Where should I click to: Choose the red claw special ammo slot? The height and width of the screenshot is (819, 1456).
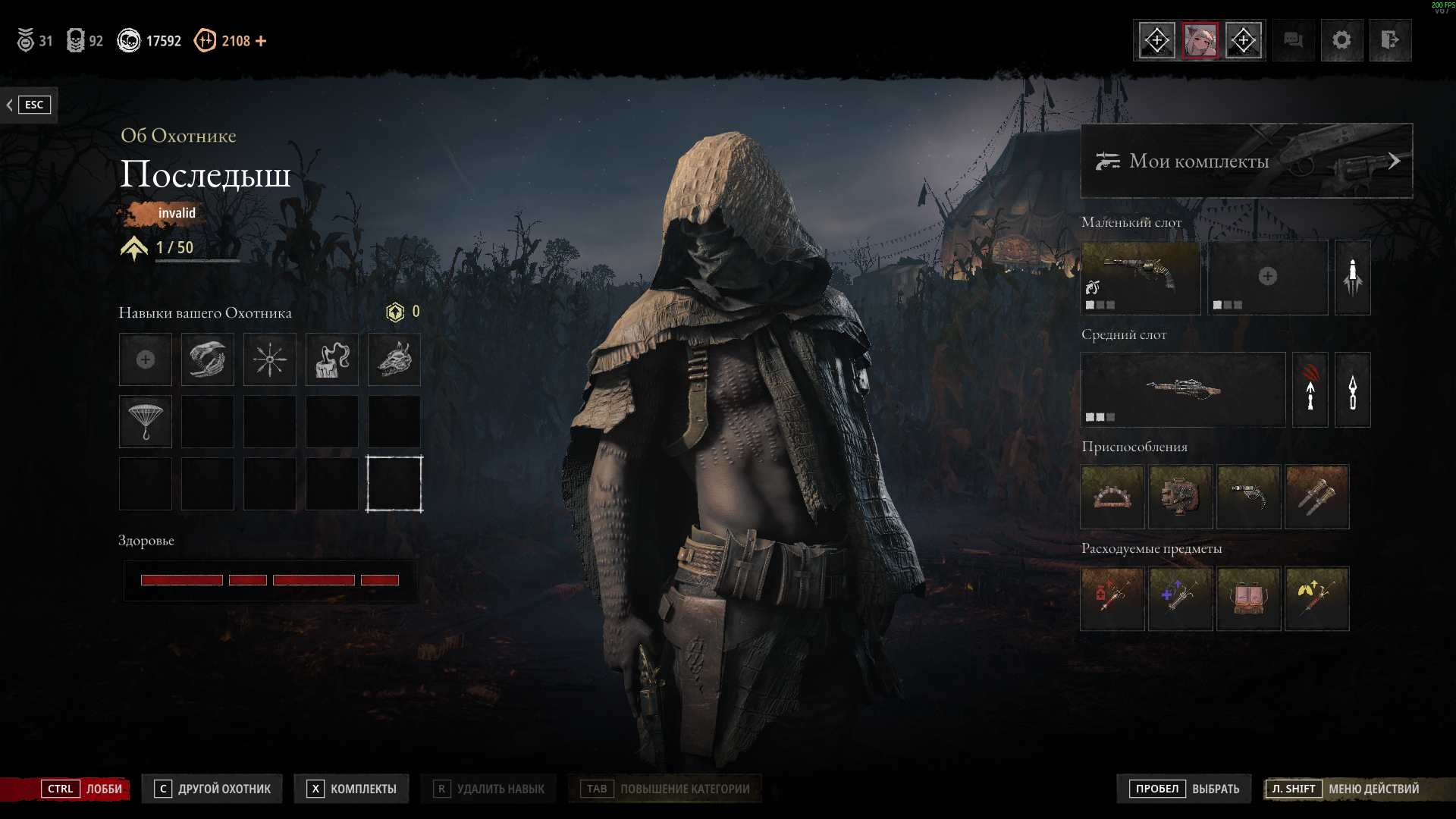tap(1310, 390)
